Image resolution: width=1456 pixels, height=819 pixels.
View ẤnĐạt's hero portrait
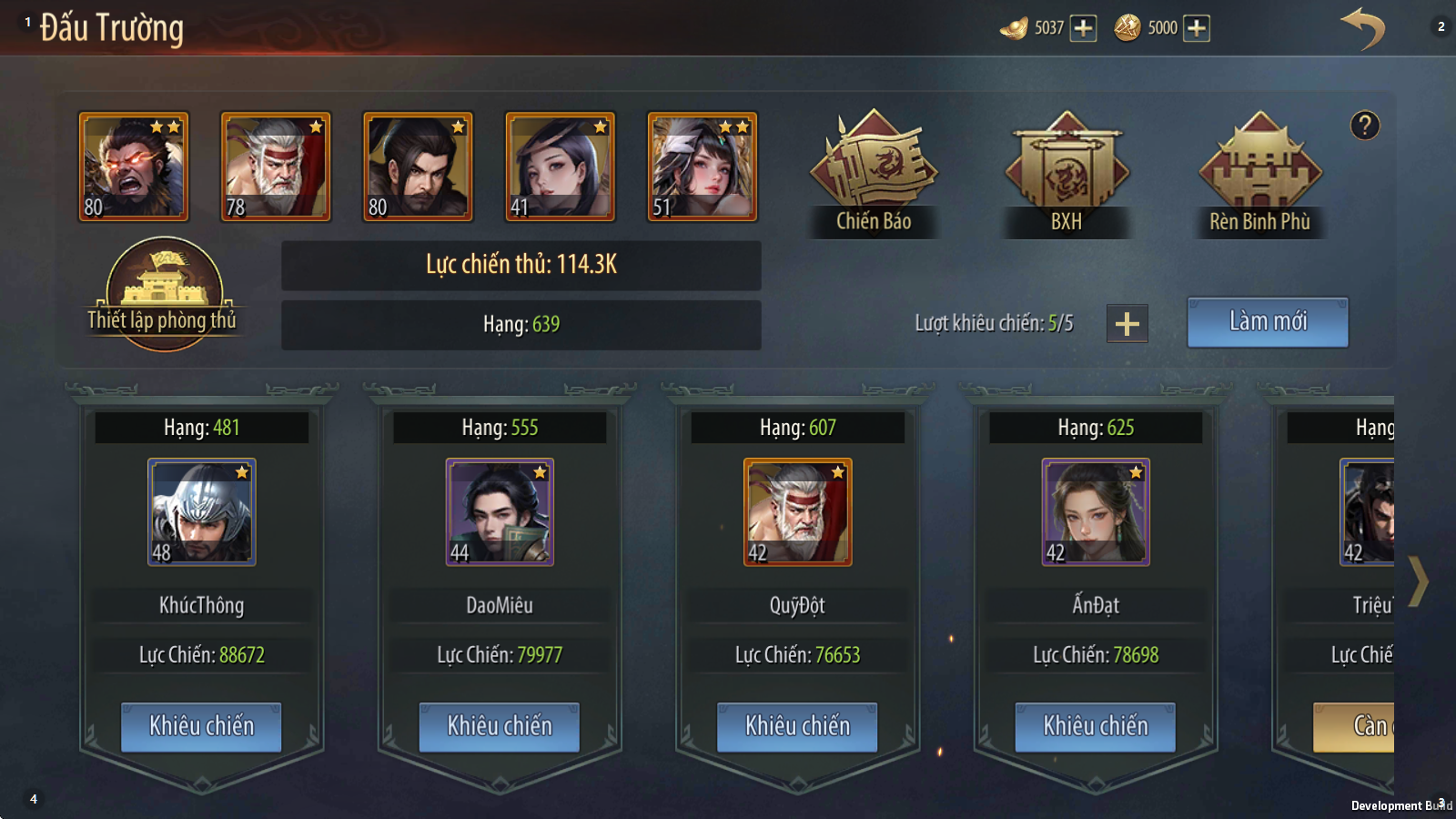pos(1095,512)
